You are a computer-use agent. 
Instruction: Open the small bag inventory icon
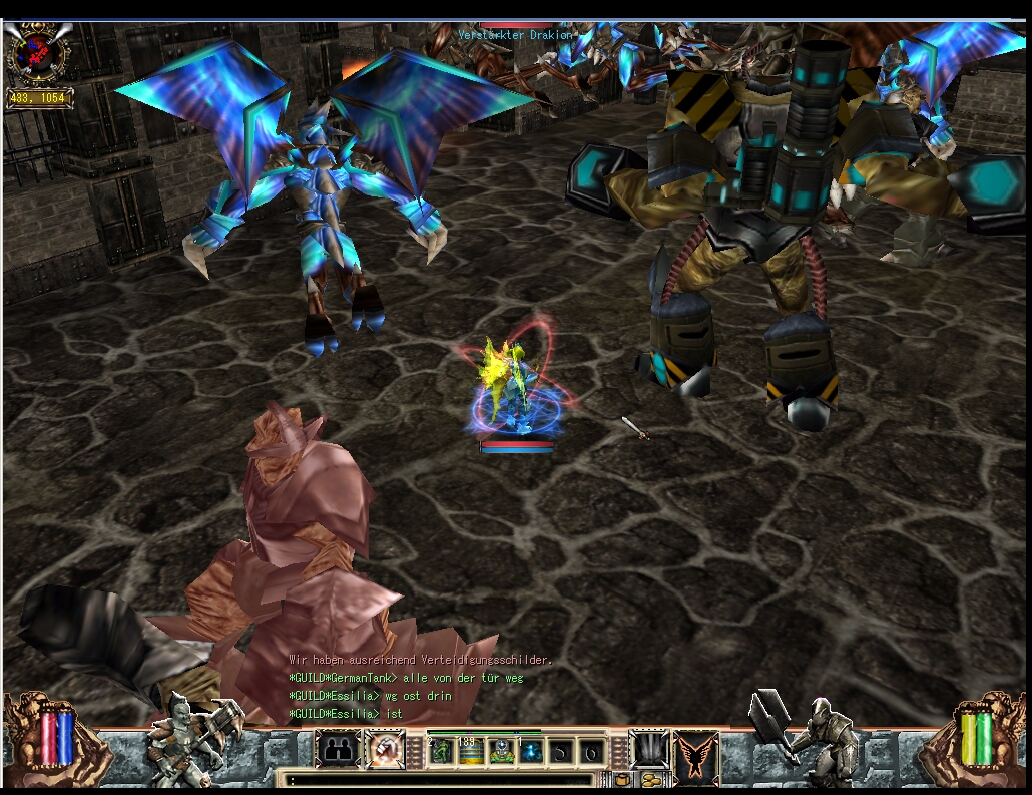click(622, 779)
